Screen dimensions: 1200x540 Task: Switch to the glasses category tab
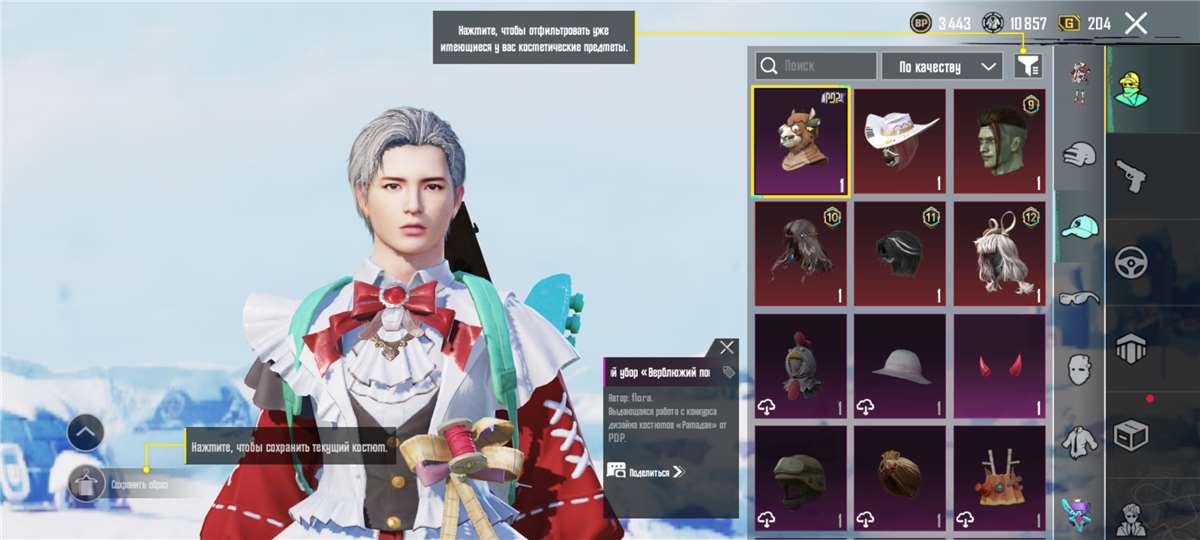tap(1079, 297)
